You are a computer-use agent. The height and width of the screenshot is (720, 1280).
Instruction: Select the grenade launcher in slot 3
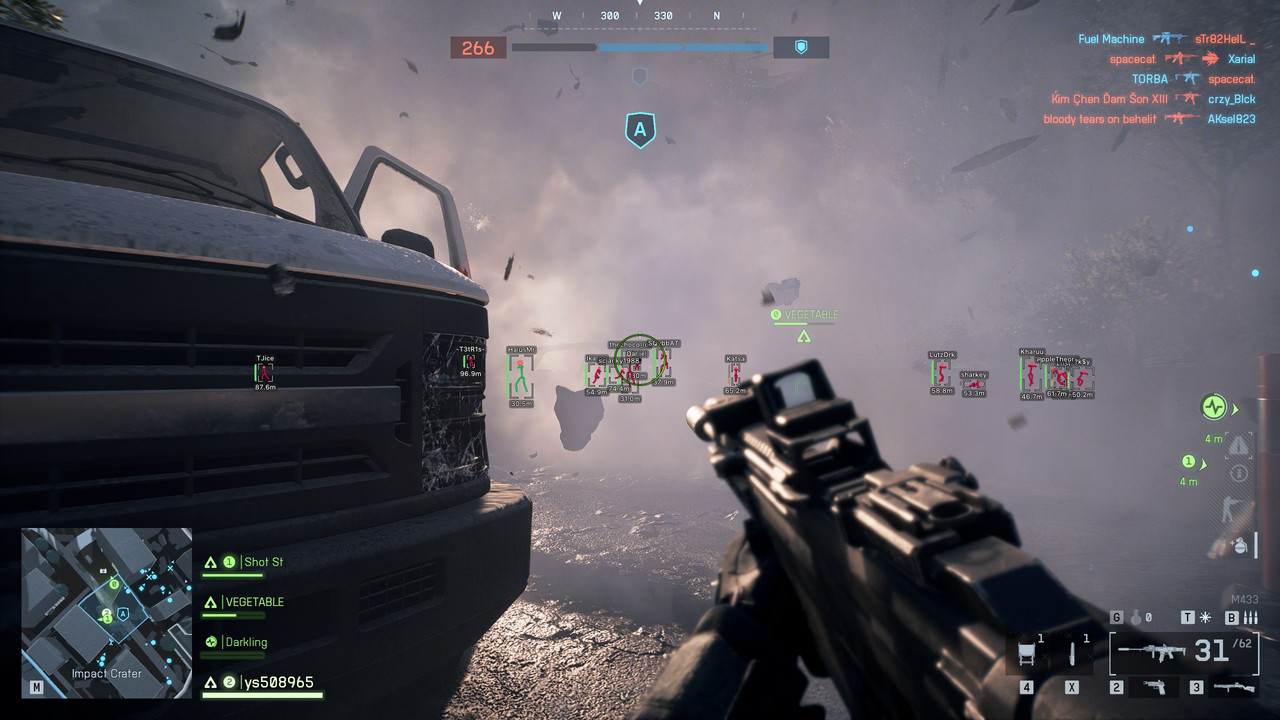pos(1233,687)
